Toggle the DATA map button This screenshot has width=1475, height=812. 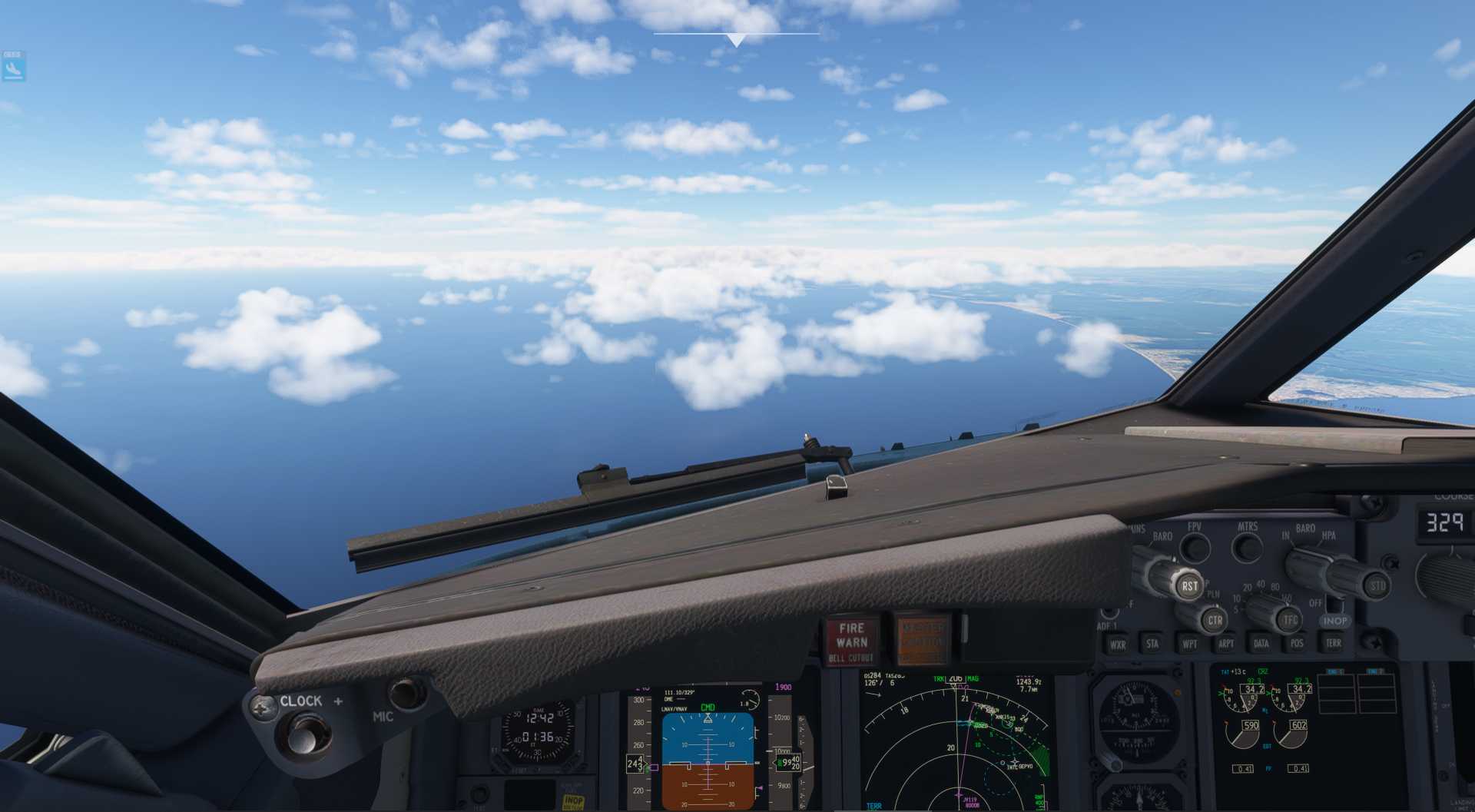click(x=1261, y=644)
